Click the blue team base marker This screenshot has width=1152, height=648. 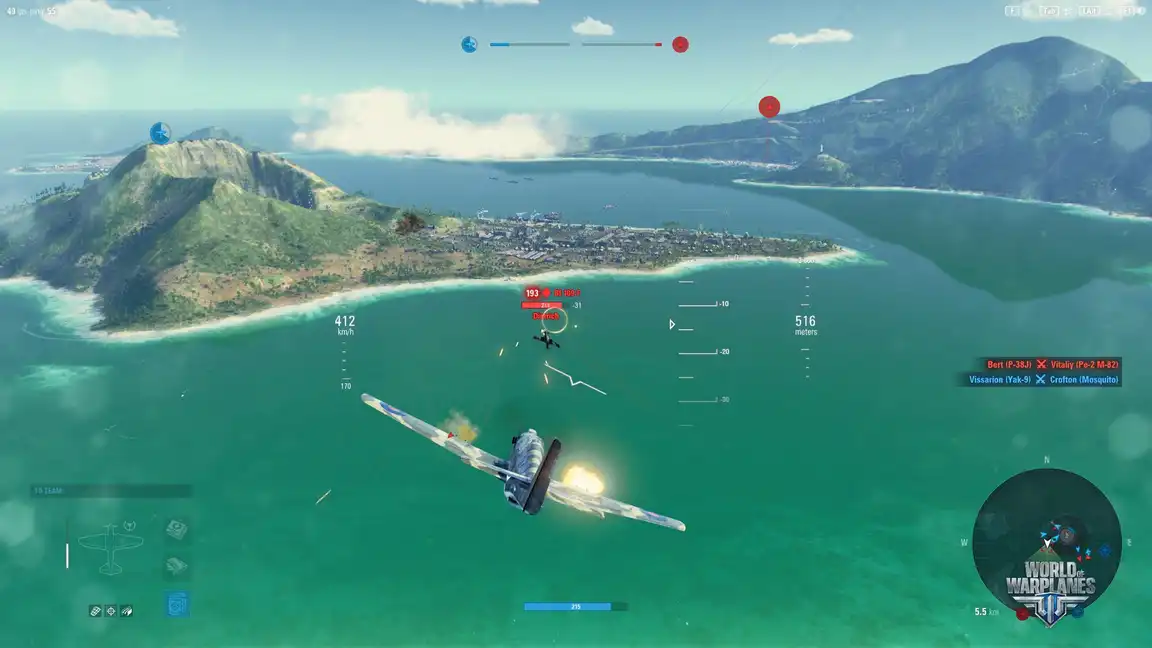click(x=160, y=133)
